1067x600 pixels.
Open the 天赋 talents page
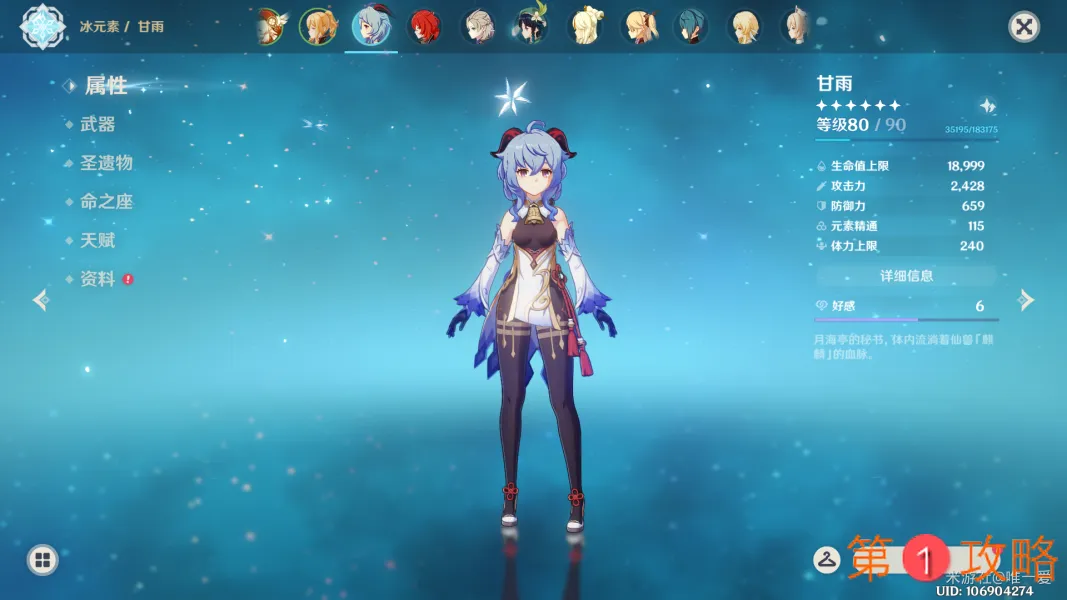coord(98,240)
